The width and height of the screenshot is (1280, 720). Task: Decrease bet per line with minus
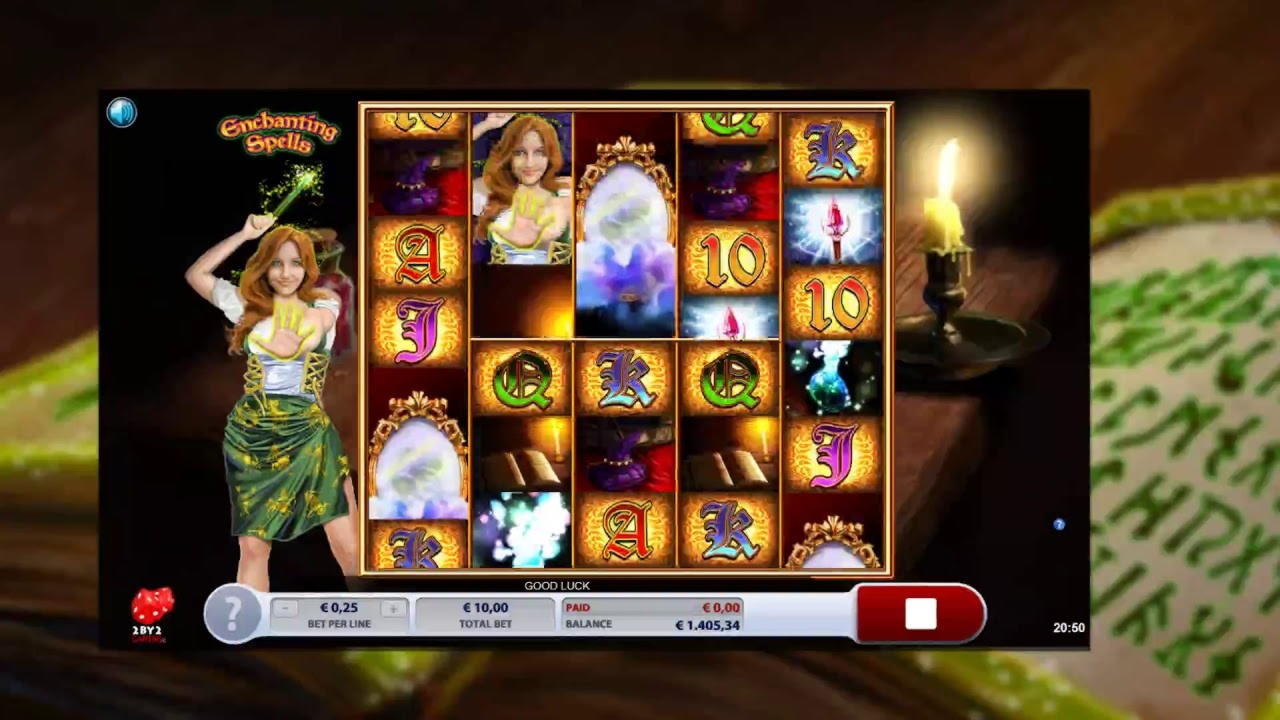tap(286, 608)
